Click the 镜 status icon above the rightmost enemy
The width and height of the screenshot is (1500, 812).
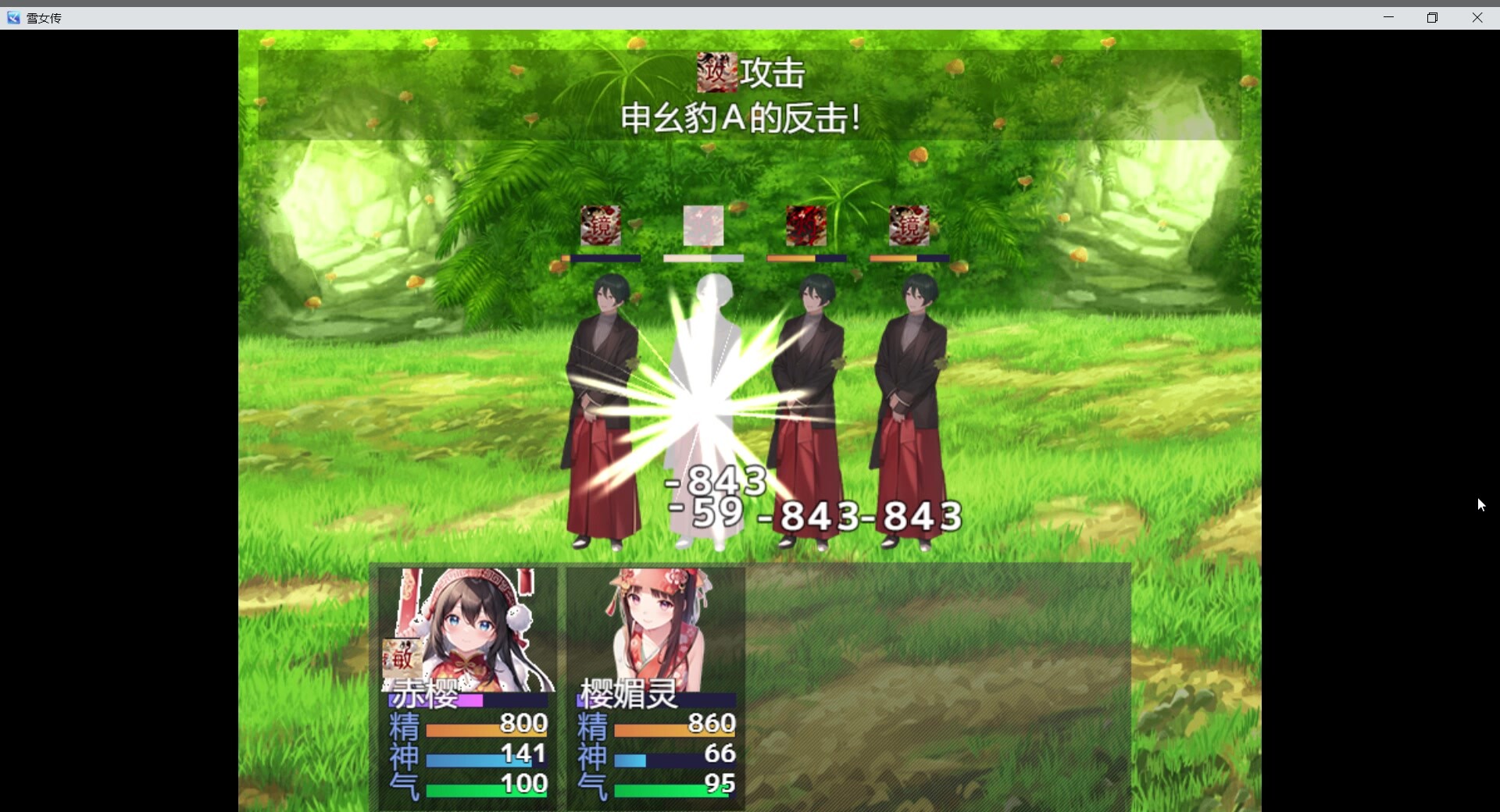[x=909, y=226]
